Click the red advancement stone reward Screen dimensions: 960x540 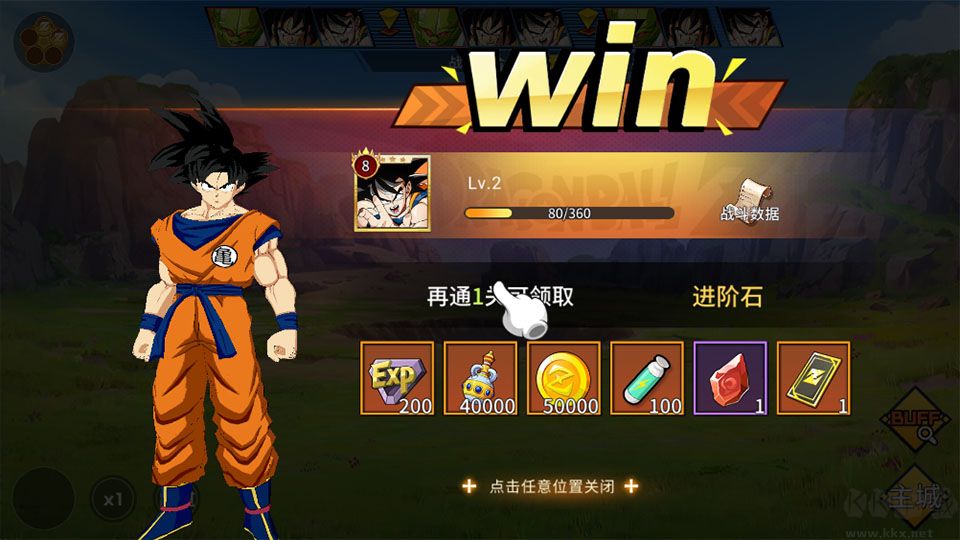click(x=730, y=378)
